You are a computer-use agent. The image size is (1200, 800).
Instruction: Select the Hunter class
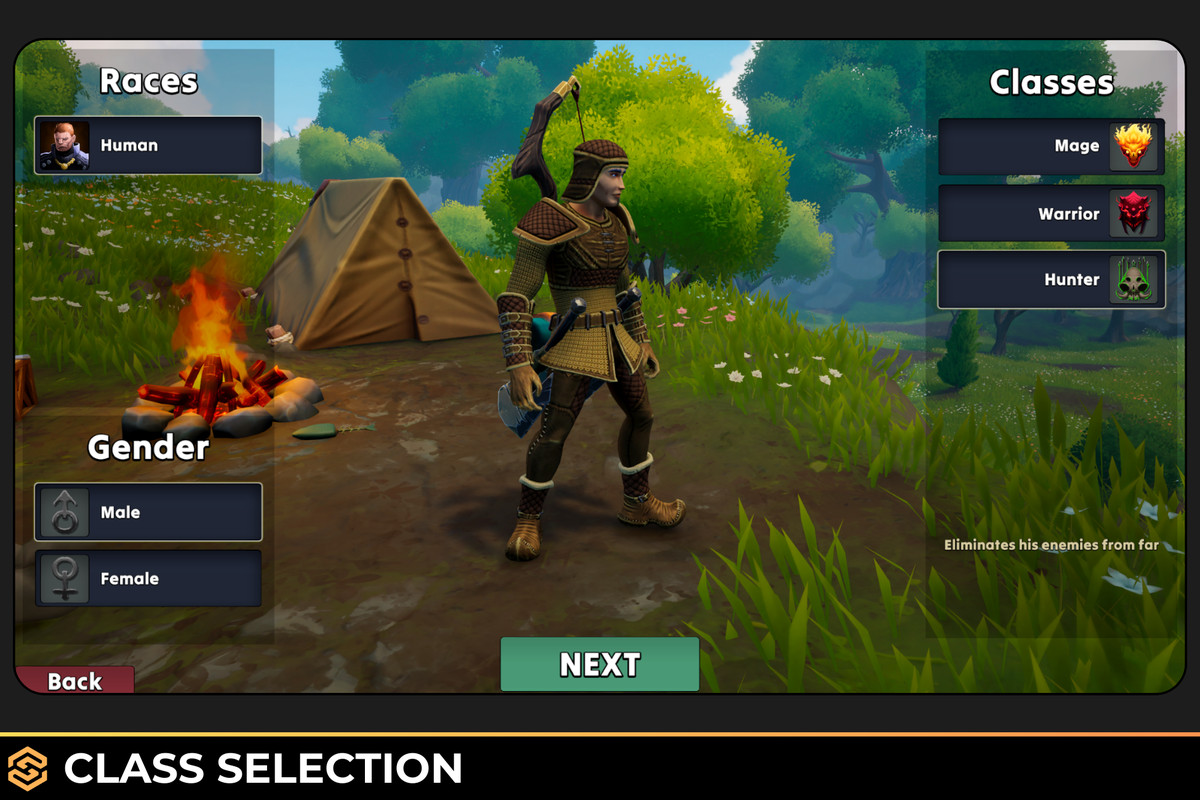click(x=1051, y=279)
